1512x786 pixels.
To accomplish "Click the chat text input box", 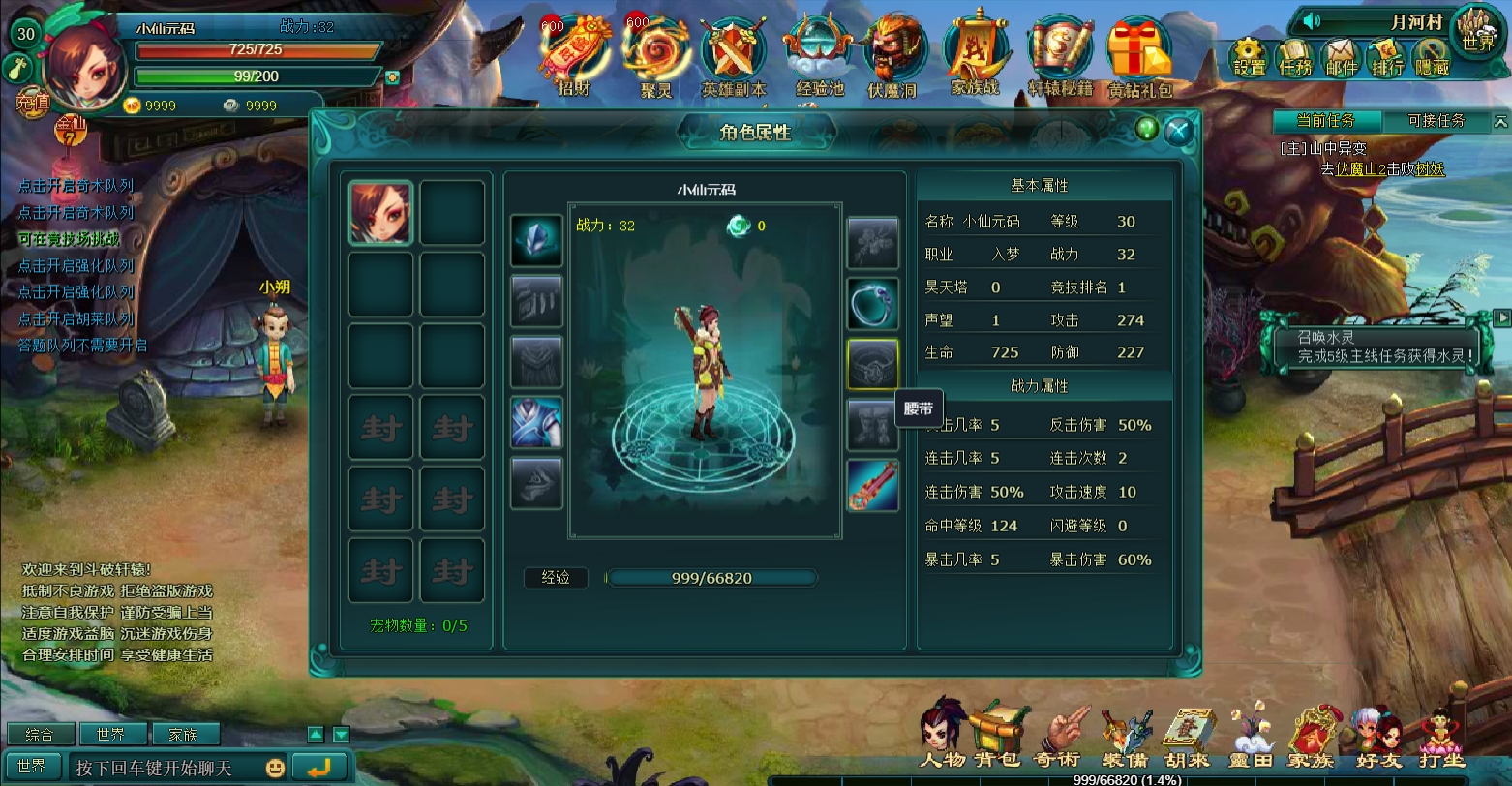I will point(165,768).
